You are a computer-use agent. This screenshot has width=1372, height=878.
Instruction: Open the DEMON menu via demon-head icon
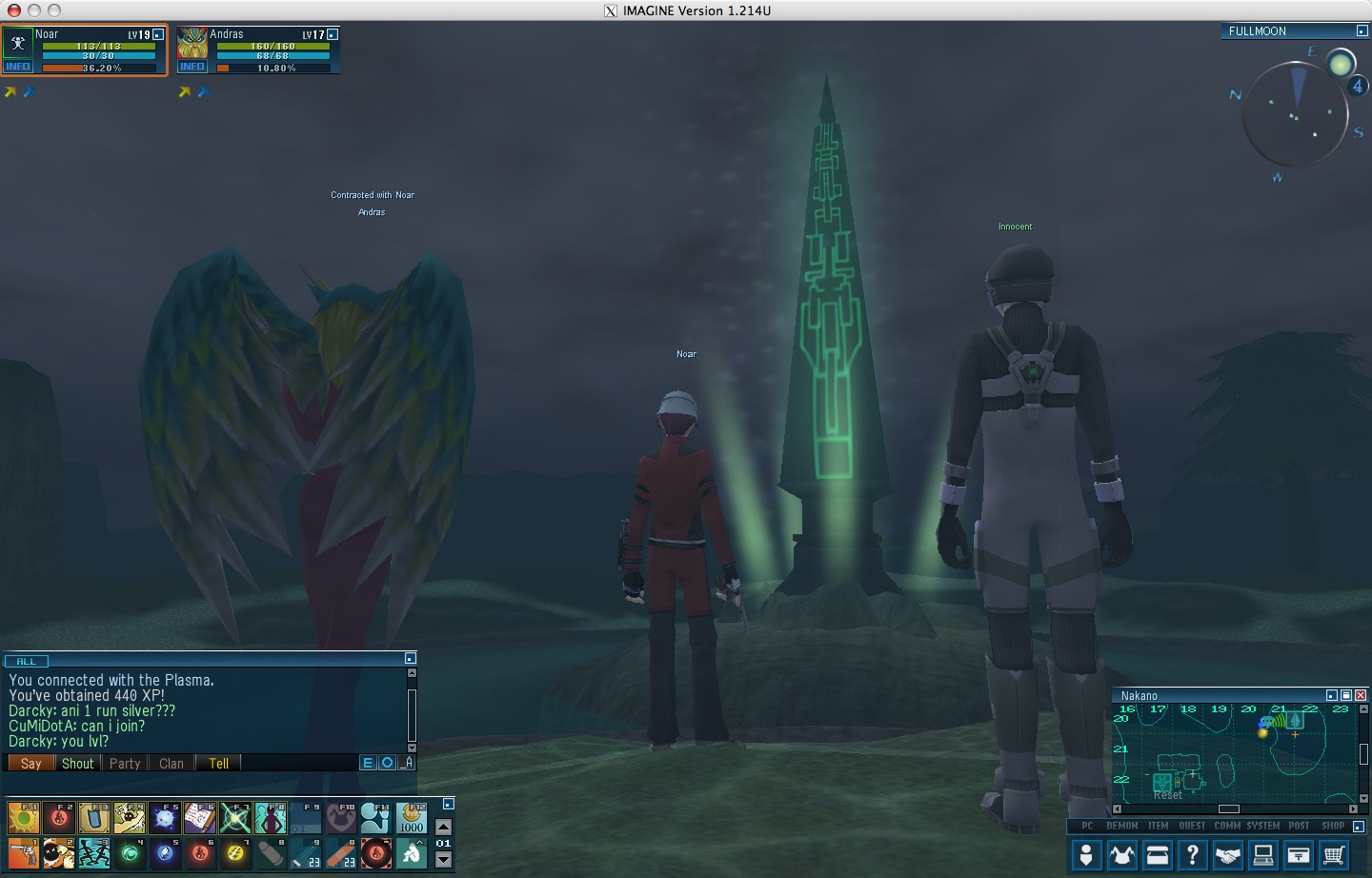click(1122, 854)
